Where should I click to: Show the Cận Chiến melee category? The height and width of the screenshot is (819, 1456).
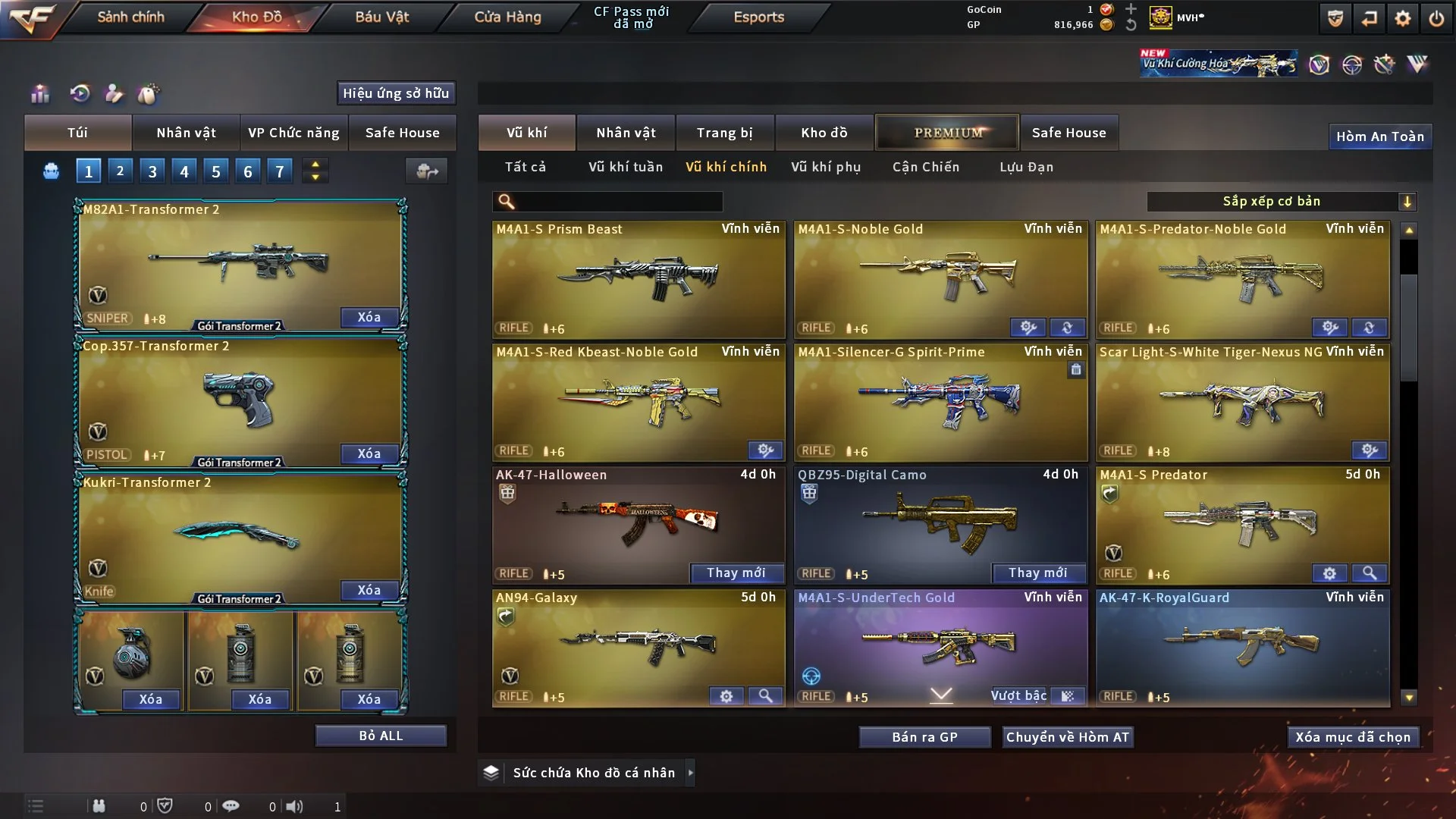coord(926,167)
